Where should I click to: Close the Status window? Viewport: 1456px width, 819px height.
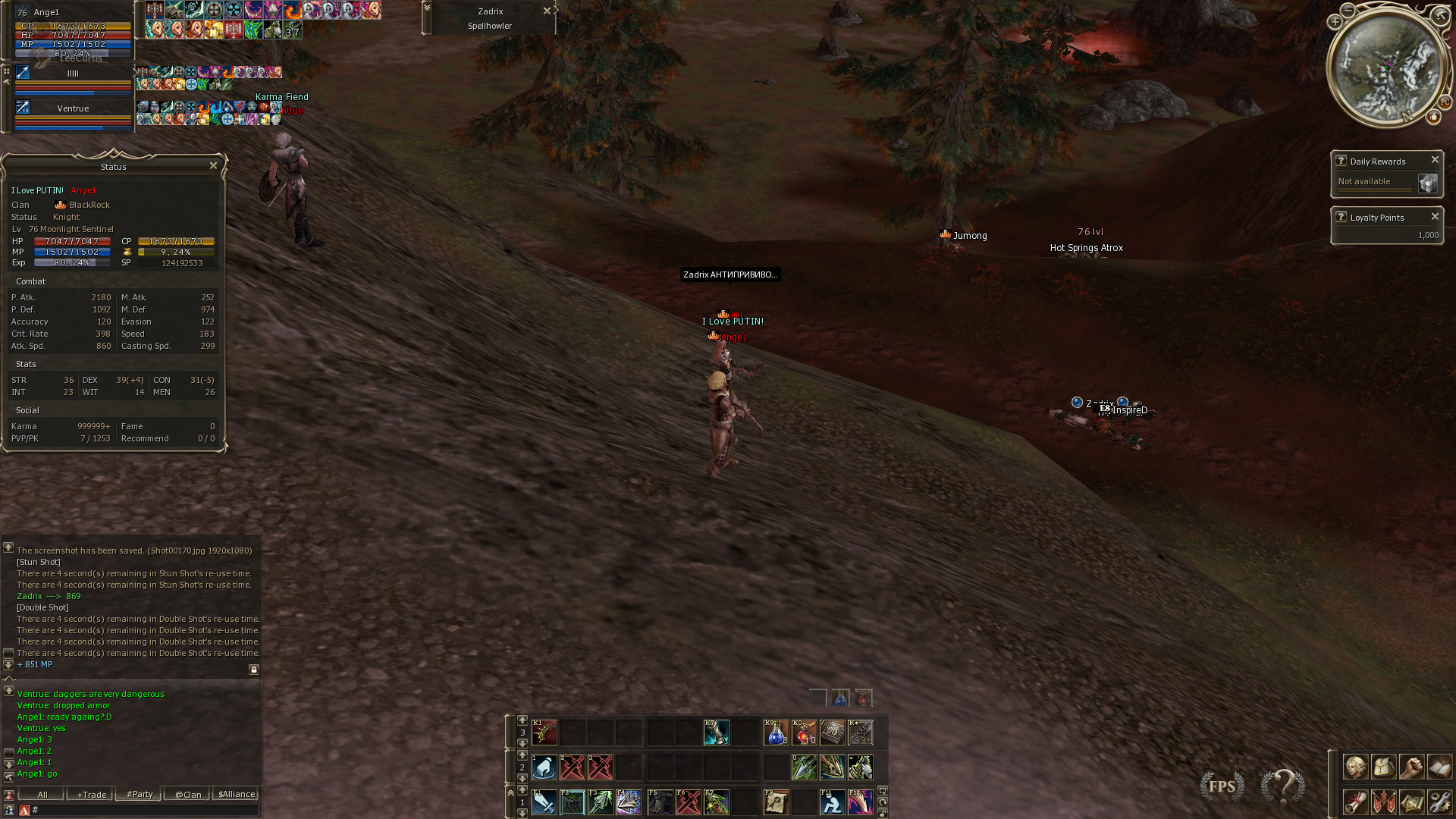tap(213, 165)
